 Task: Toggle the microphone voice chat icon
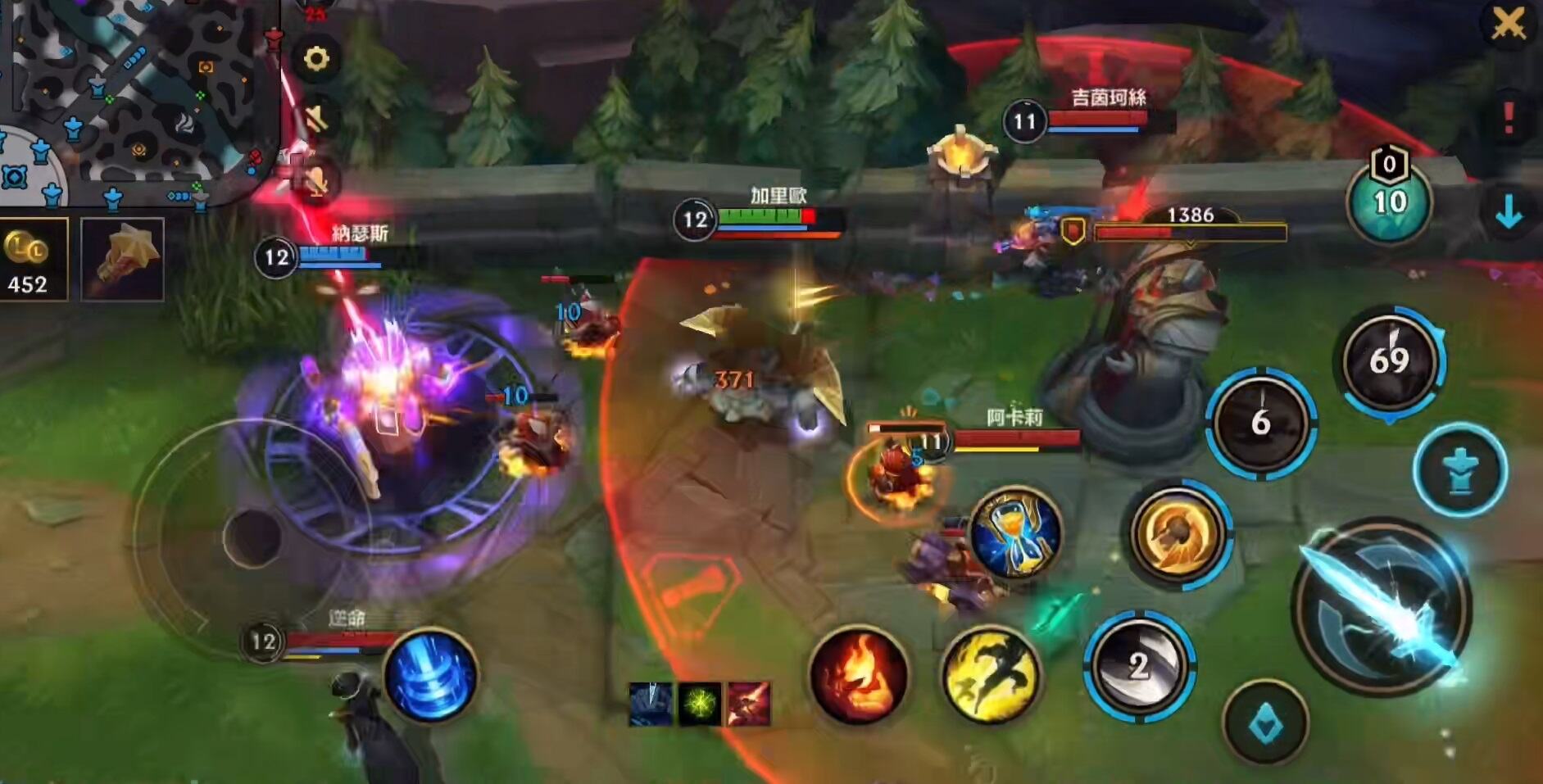(x=316, y=179)
